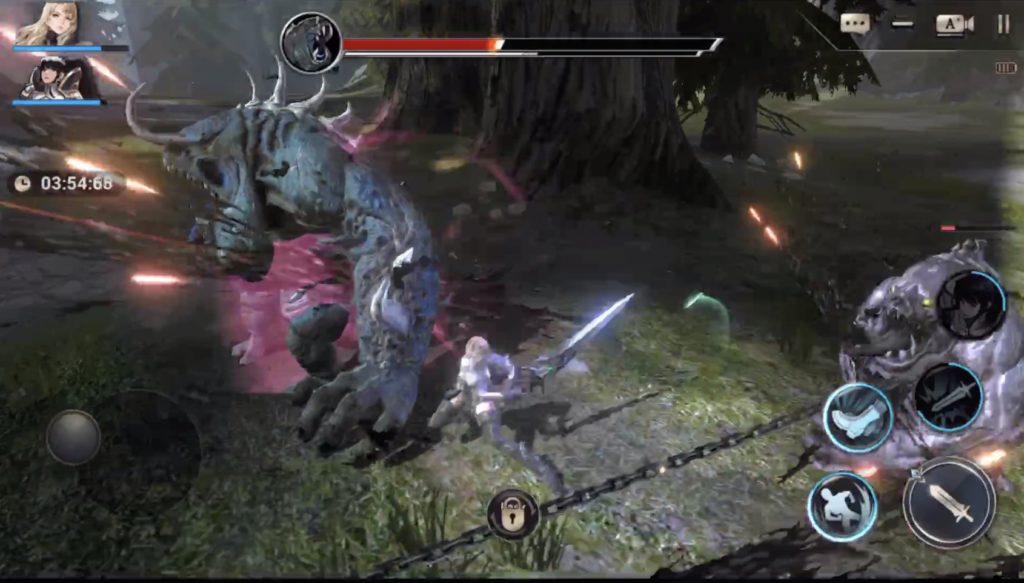1024x583 pixels.
Task: Activate the running dodge skill
Action: 842,506
